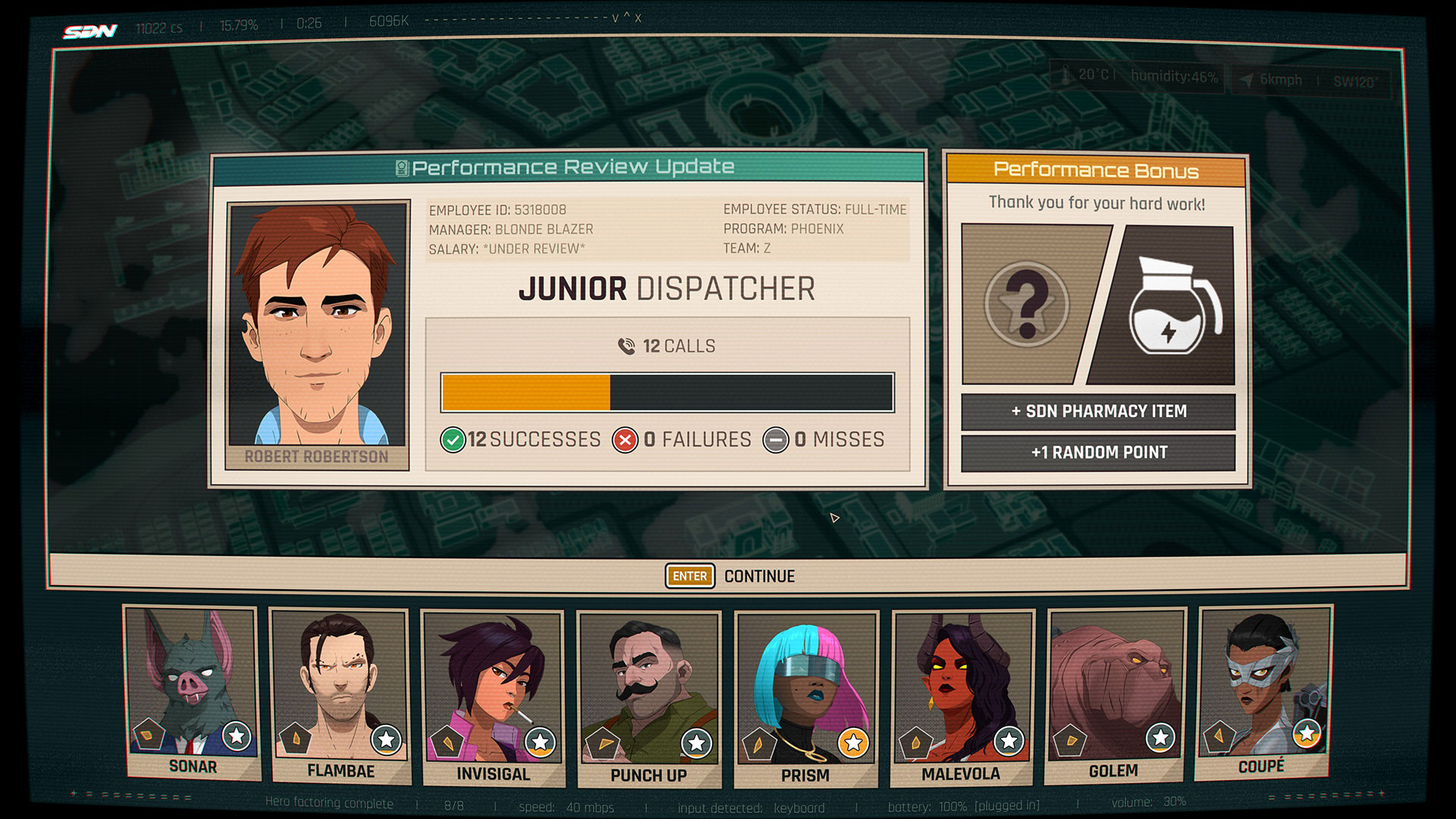Continue past the performance review
Screen dimensions: 1456x819
coord(730,576)
